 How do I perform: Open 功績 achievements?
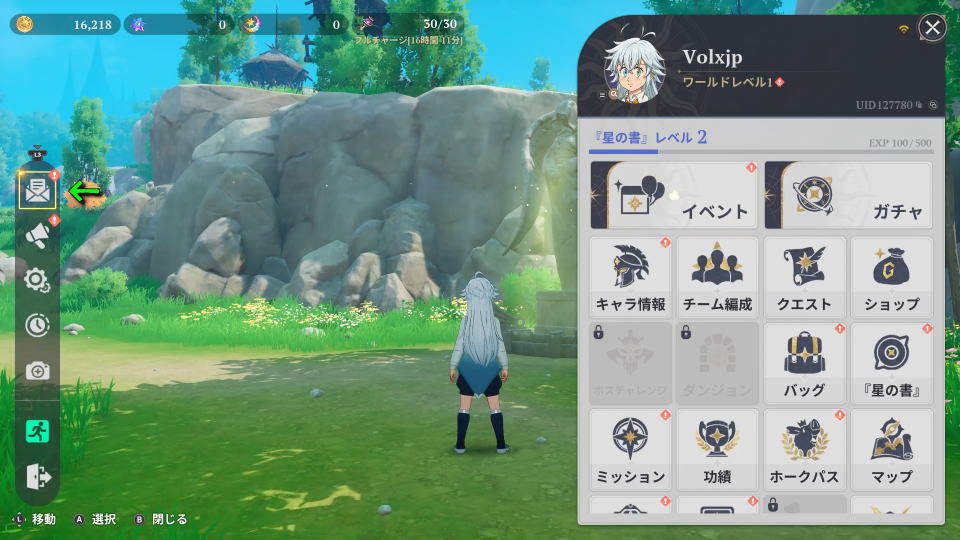[x=717, y=449]
